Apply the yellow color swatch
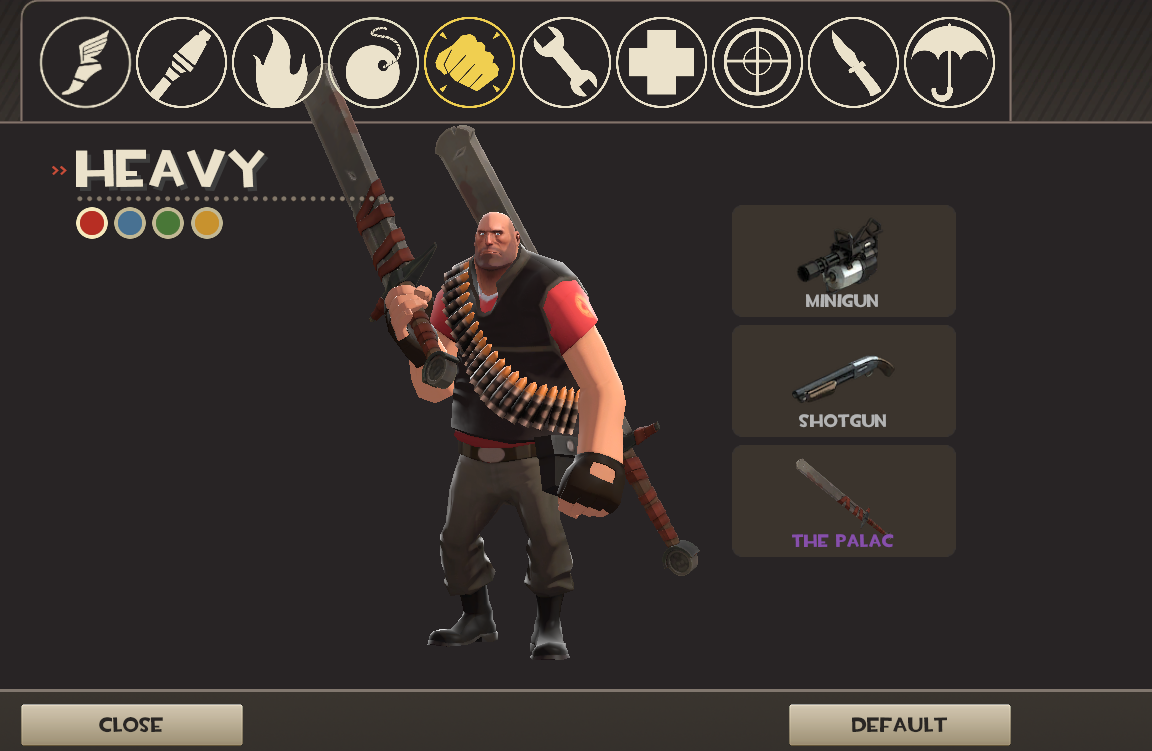 tap(206, 223)
